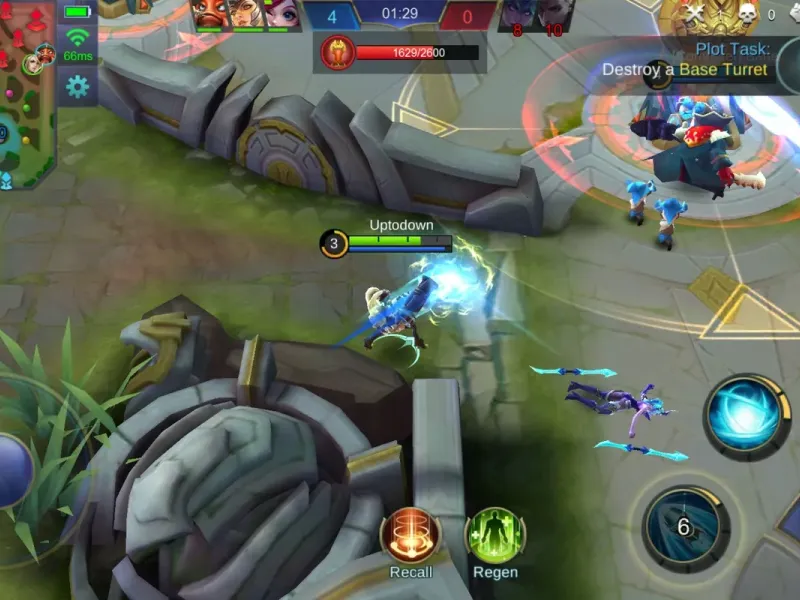This screenshot has height=600, width=800.
Task: Select the skill showing a 6 cooldown
Action: point(685,527)
